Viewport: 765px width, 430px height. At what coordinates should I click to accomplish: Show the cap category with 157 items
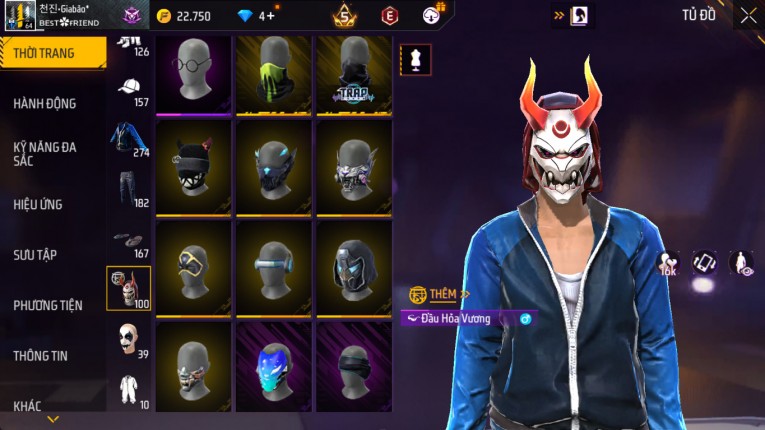129,91
